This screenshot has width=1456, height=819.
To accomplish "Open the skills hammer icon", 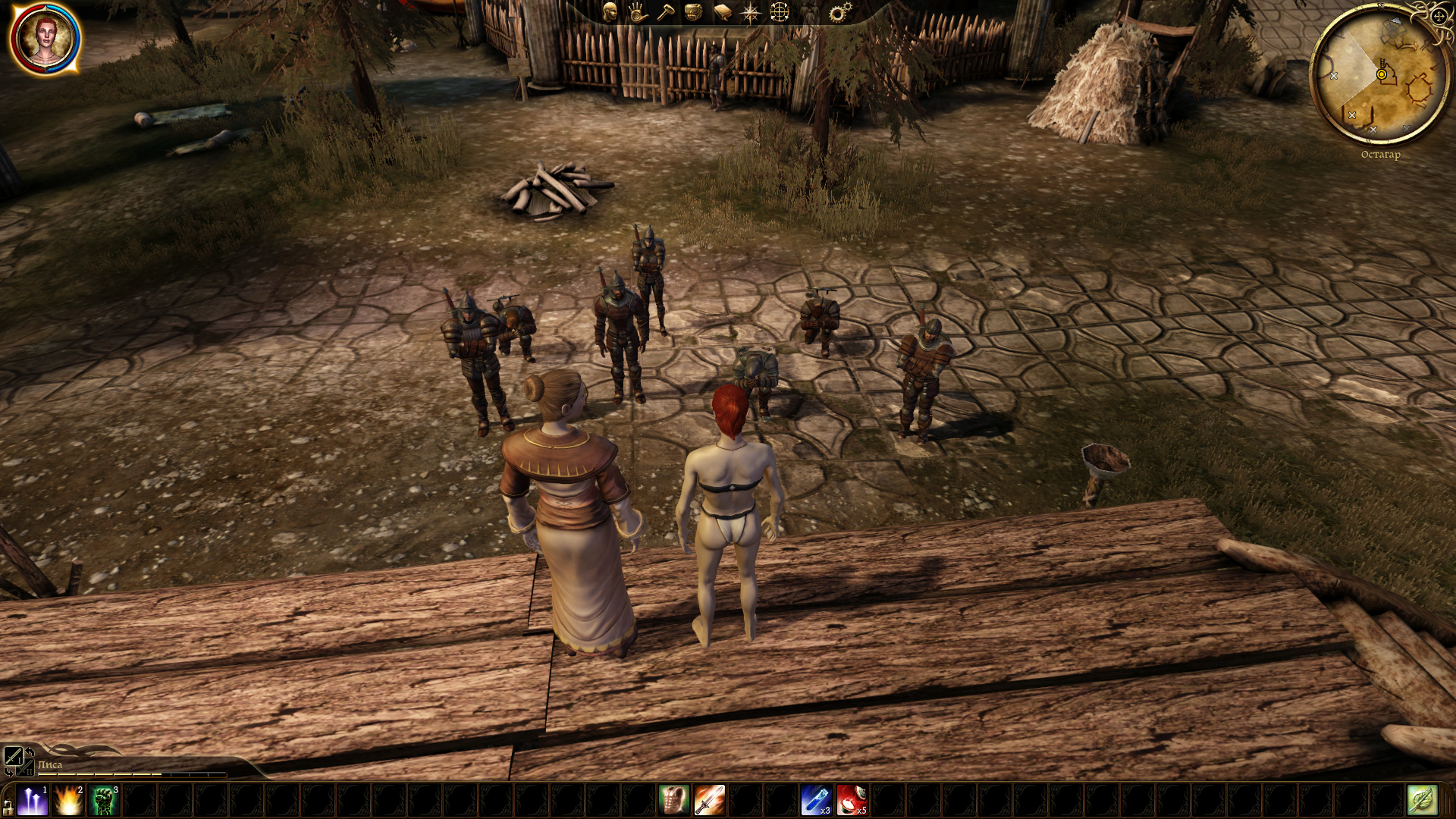I will pos(666,12).
